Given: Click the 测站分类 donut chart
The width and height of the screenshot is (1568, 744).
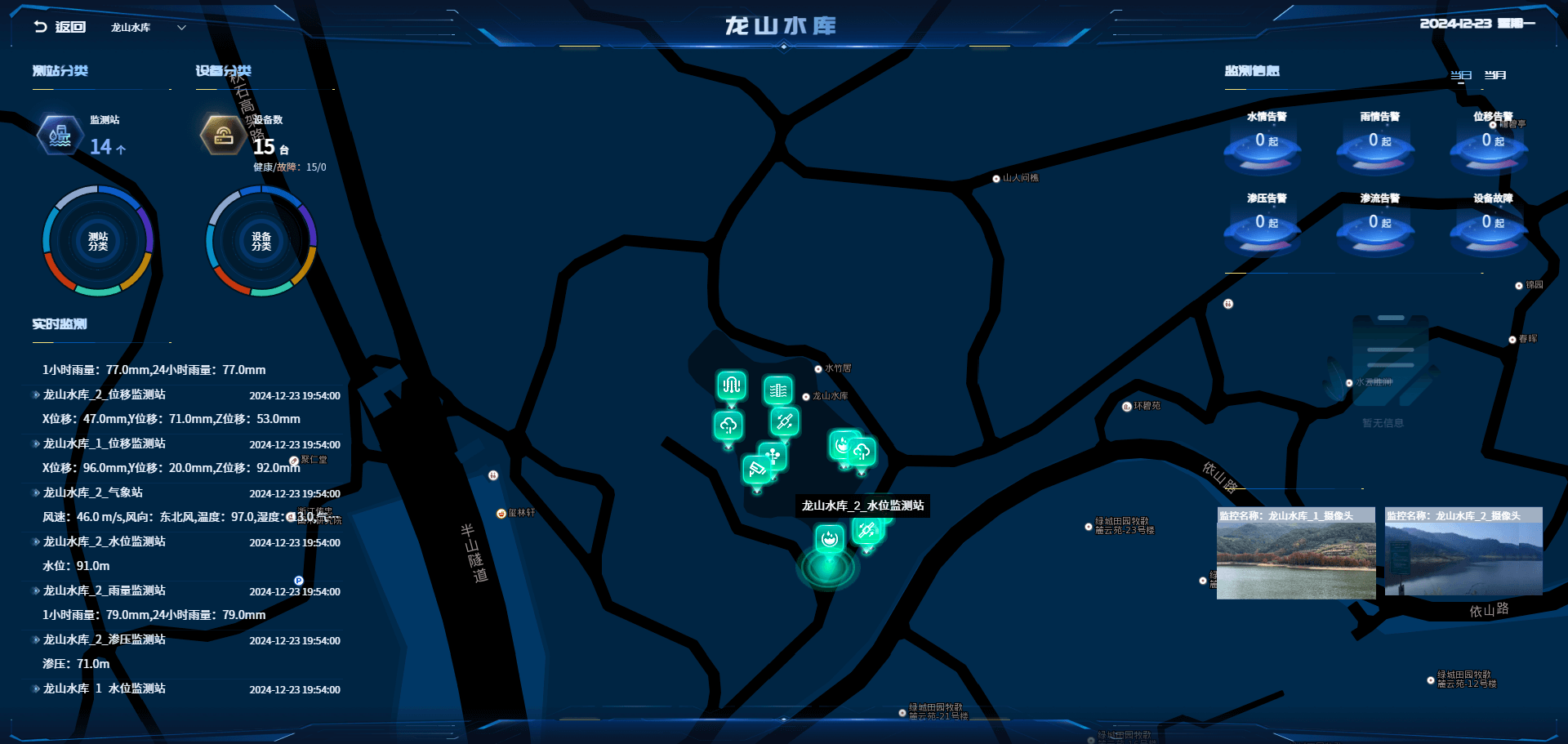Looking at the screenshot, I should point(98,242).
